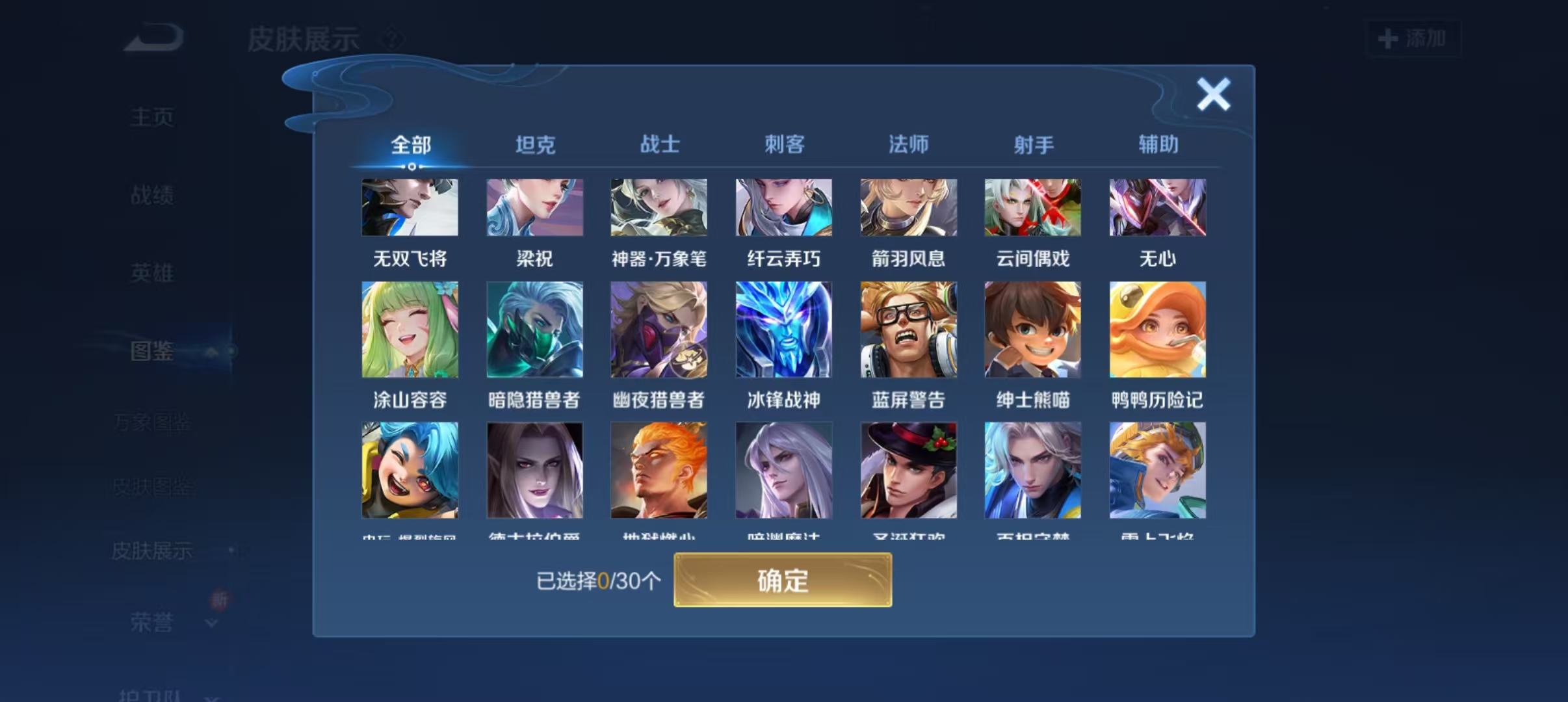Toggle selection of the 梁祝 skin

coord(534,207)
